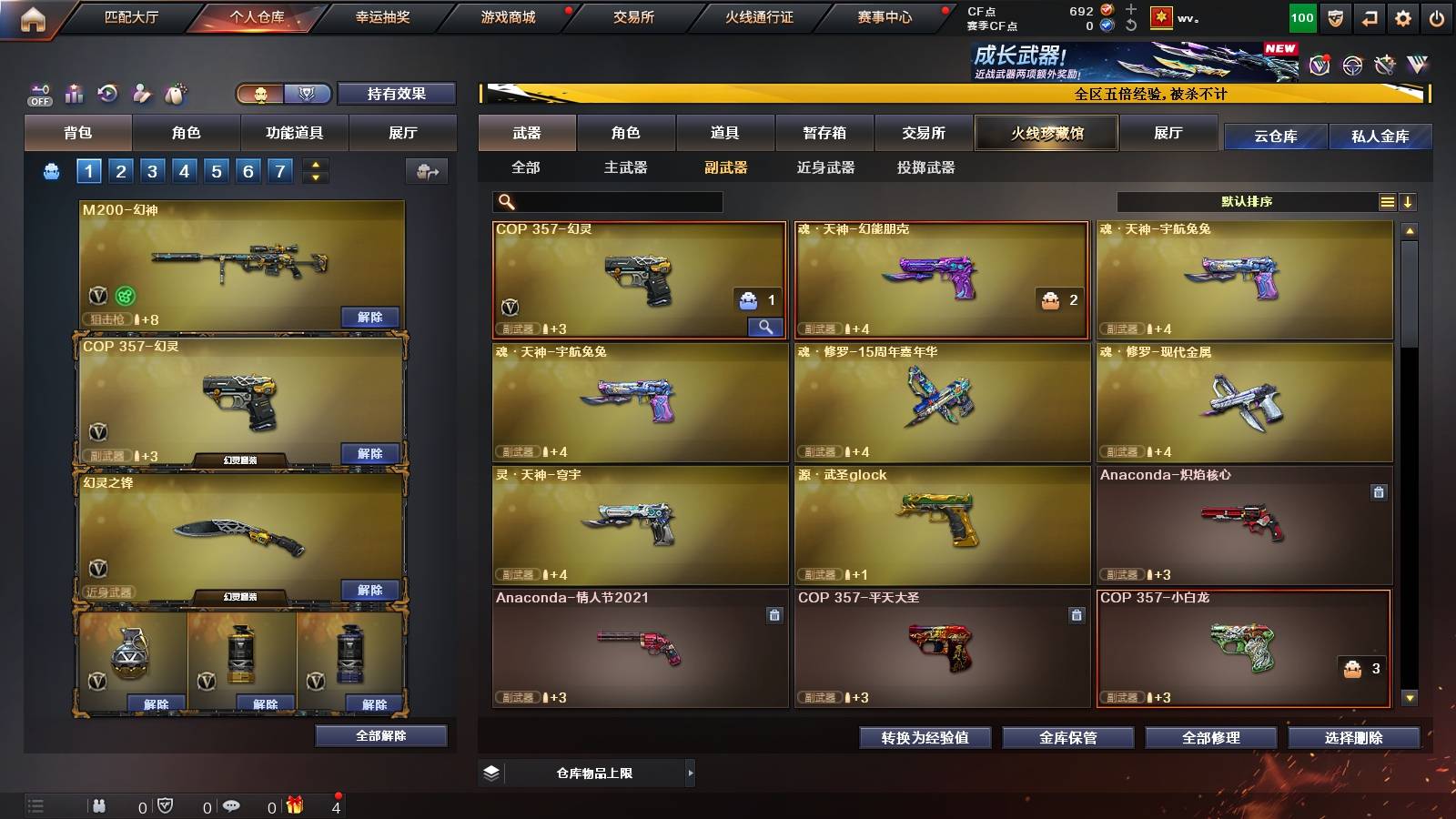Toggle list view icon beside default sort
Viewport: 1456px width, 819px height.
point(1387,201)
